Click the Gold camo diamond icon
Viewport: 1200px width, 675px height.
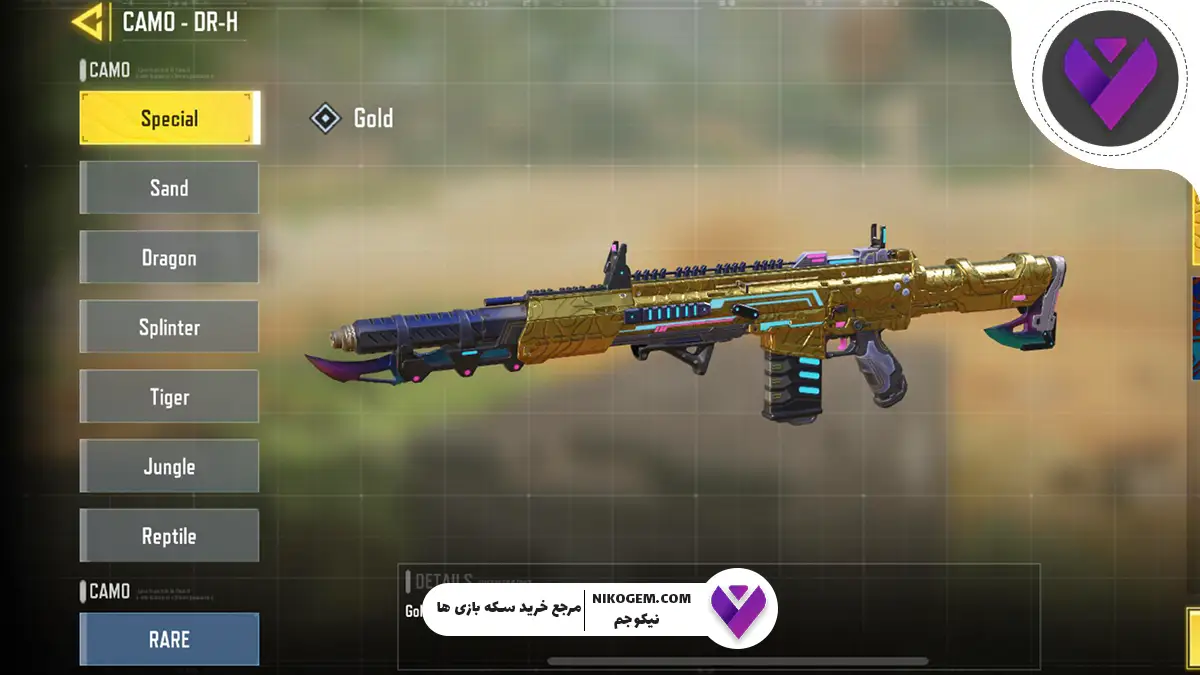(x=325, y=119)
